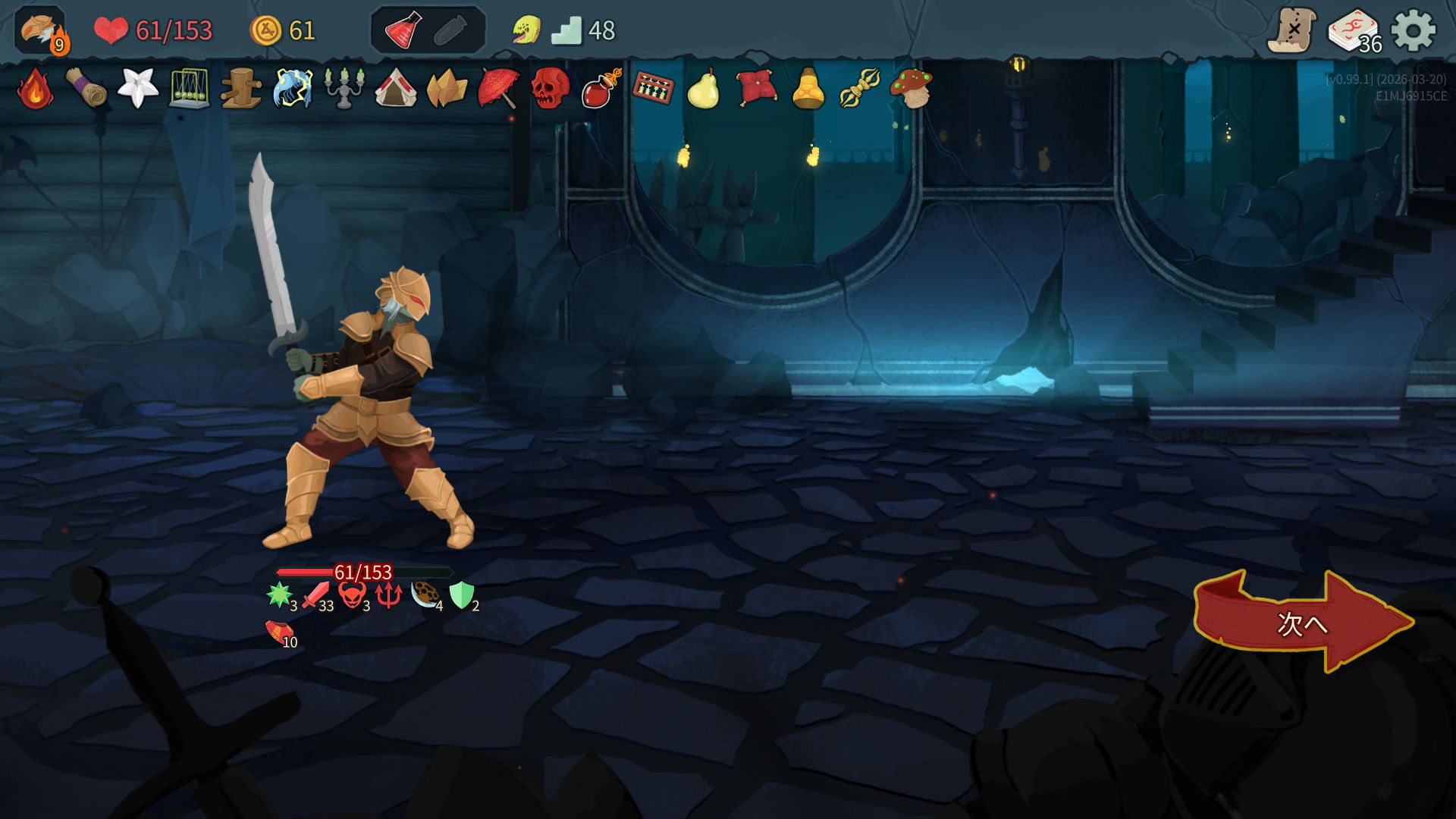The image size is (1456, 819).
Task: Click the 次へ arrow button
Action: pyautogui.click(x=1301, y=623)
